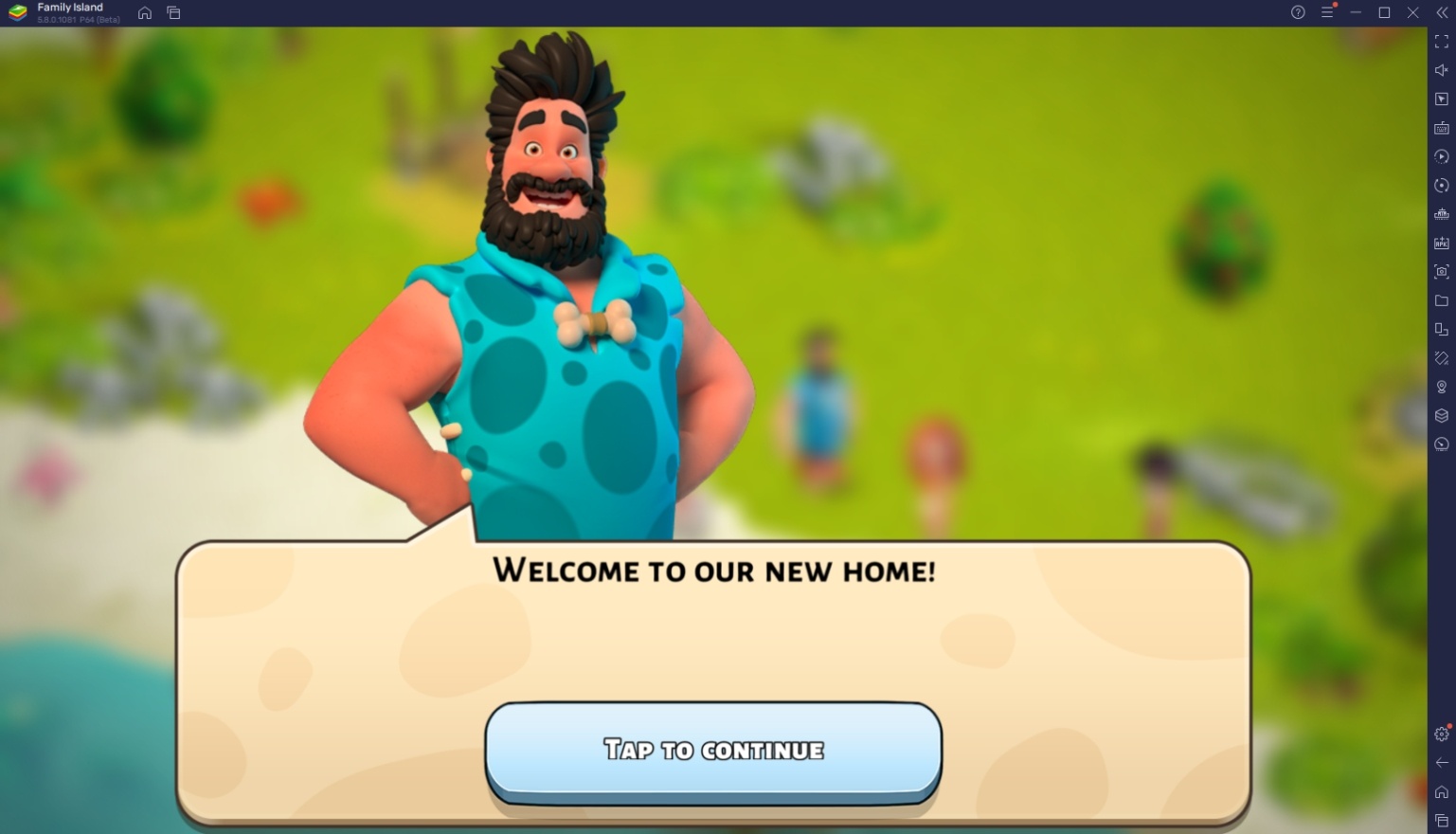Screen dimensions: 1456x834
Task: Collapse the sidebar with the double chevron
Action: [1441, 12]
